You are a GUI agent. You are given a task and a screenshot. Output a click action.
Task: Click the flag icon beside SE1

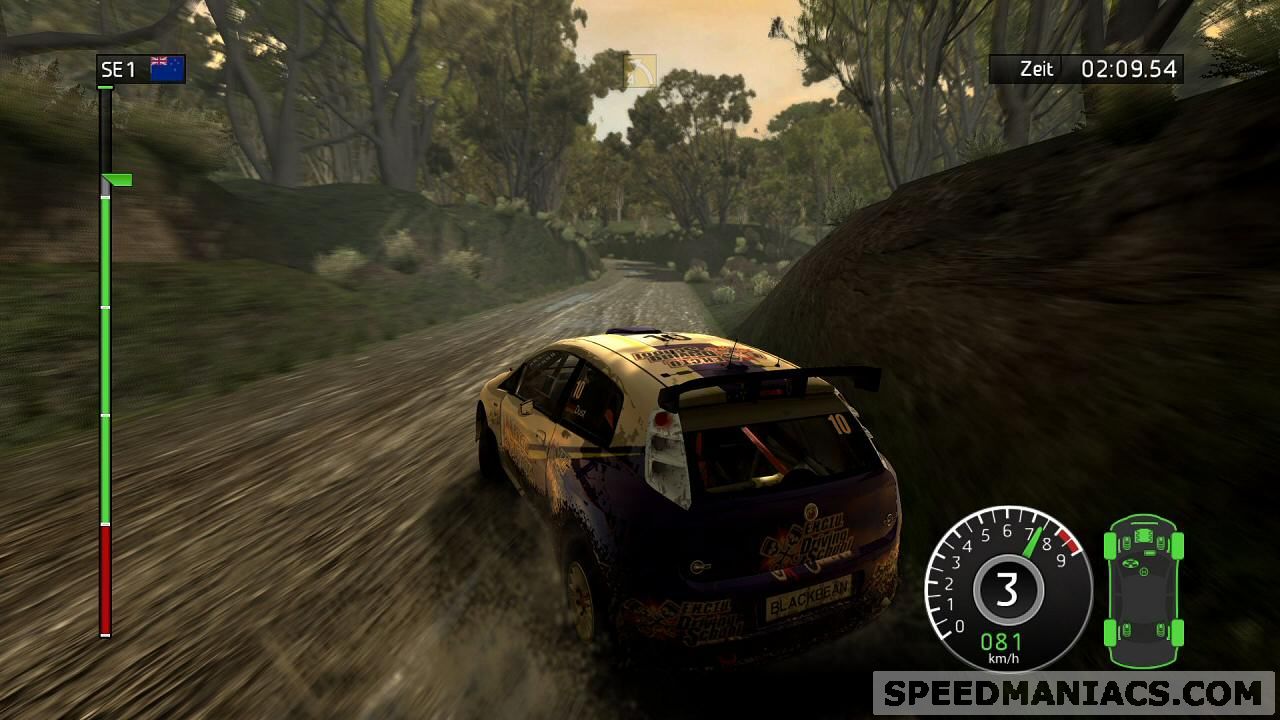[x=167, y=68]
